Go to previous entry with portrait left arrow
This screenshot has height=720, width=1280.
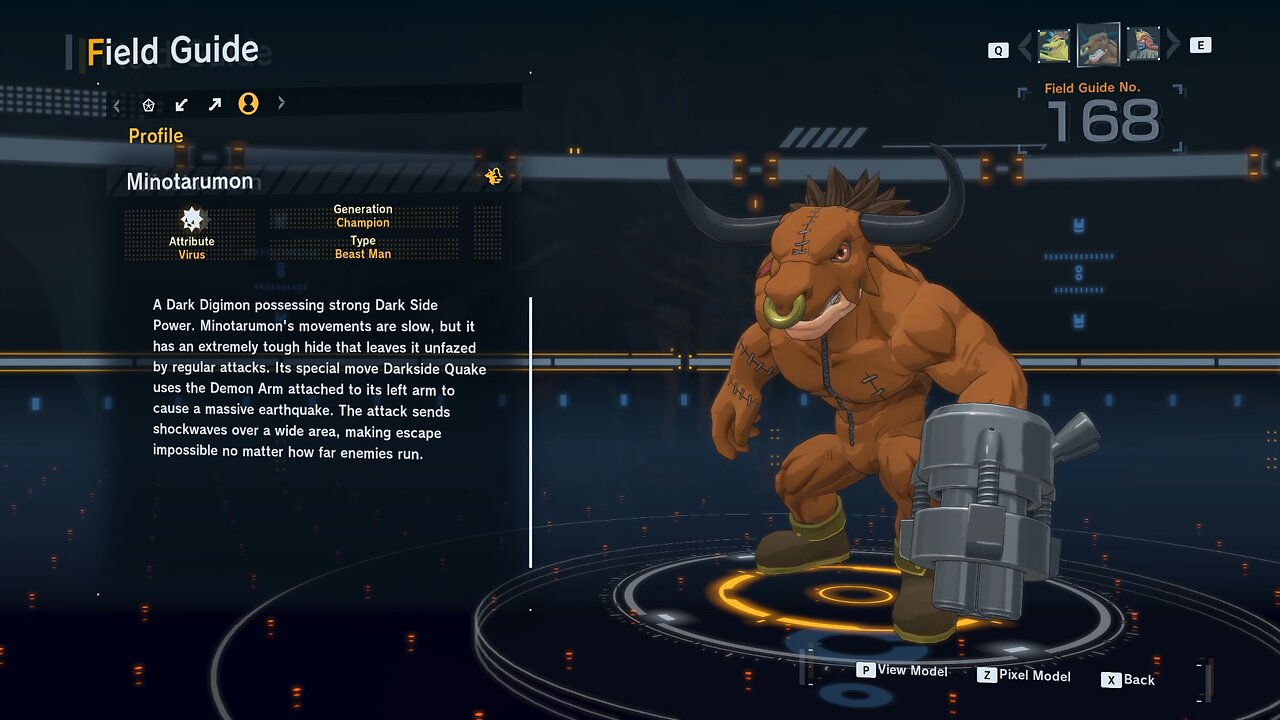[1024, 46]
